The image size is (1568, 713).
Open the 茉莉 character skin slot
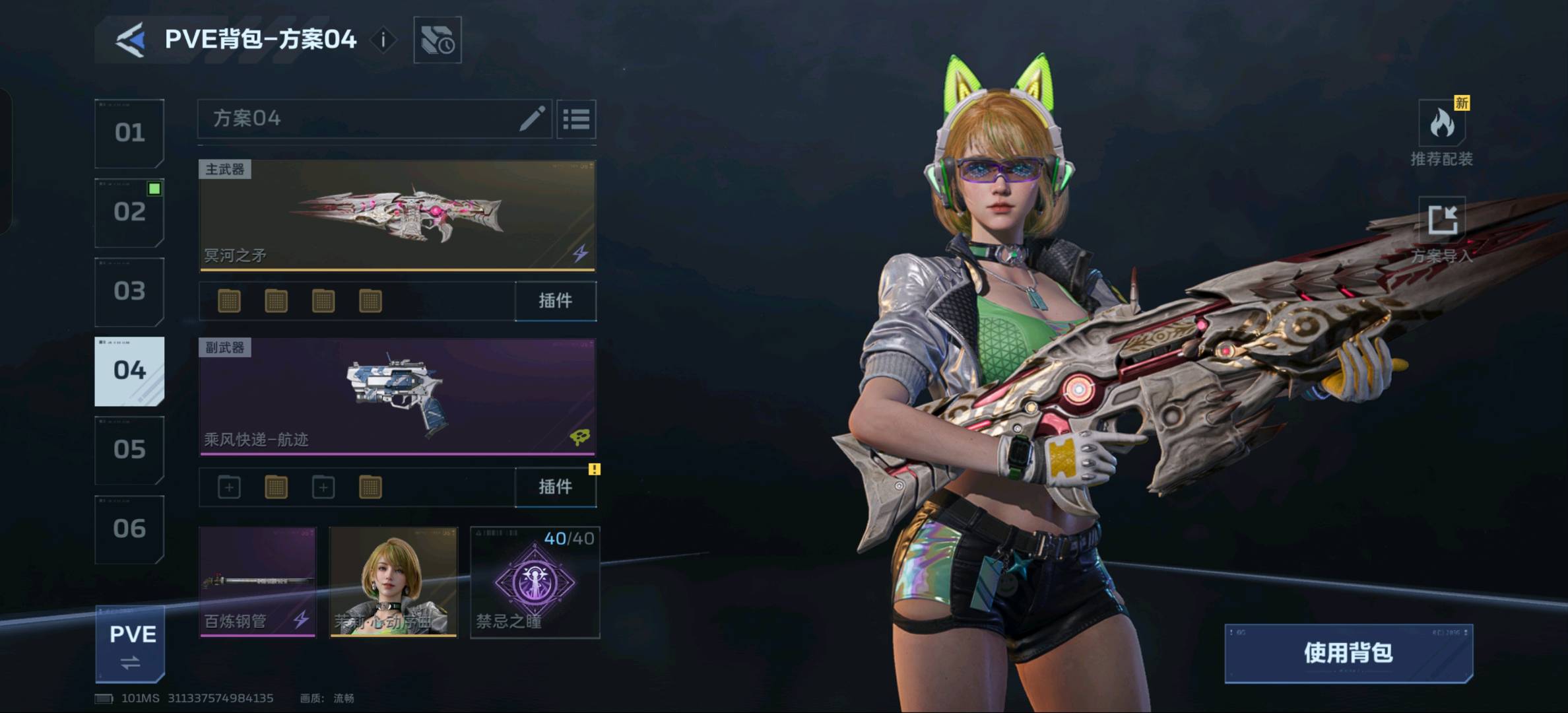click(393, 582)
